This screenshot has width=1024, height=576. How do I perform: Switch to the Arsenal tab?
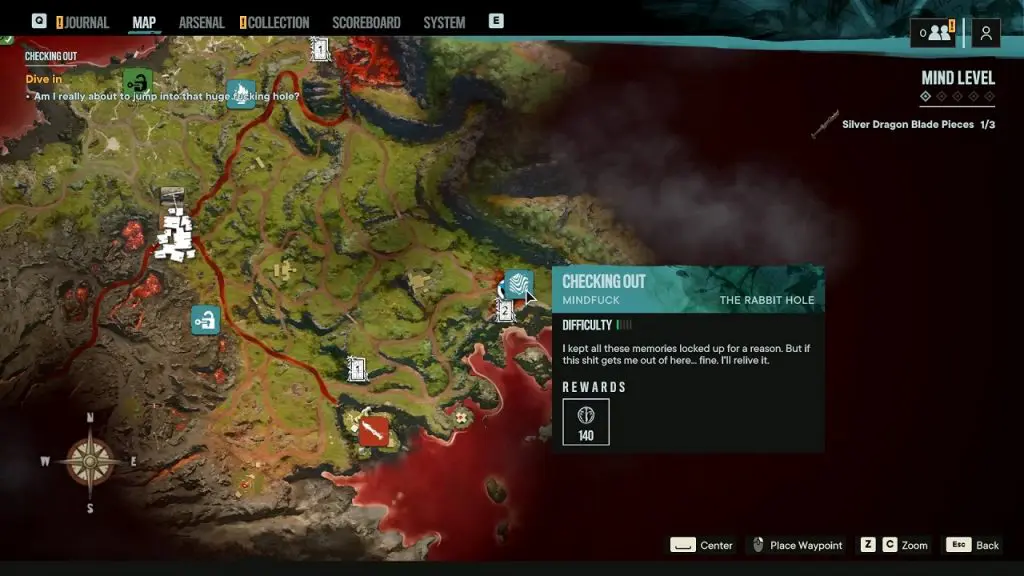(x=201, y=22)
